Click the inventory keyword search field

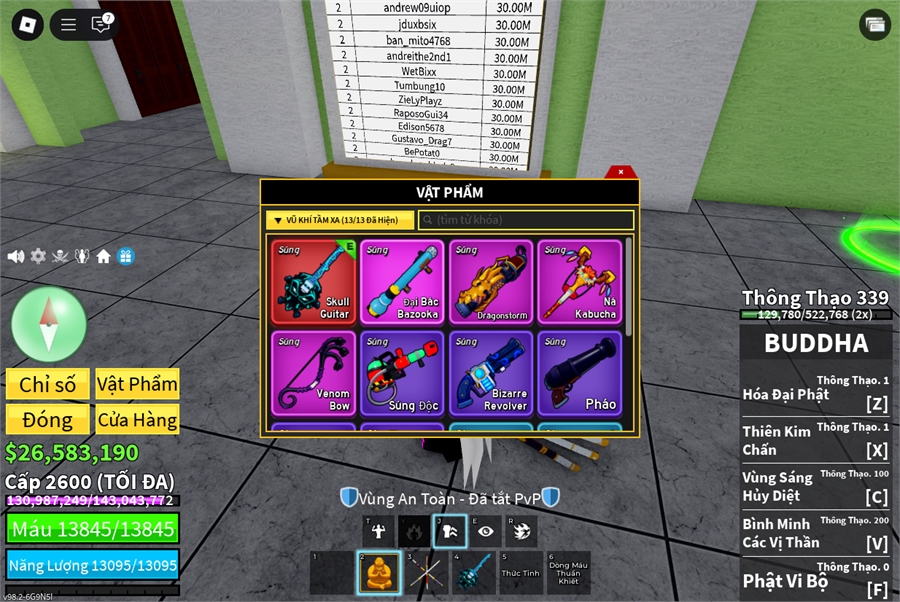(526, 220)
